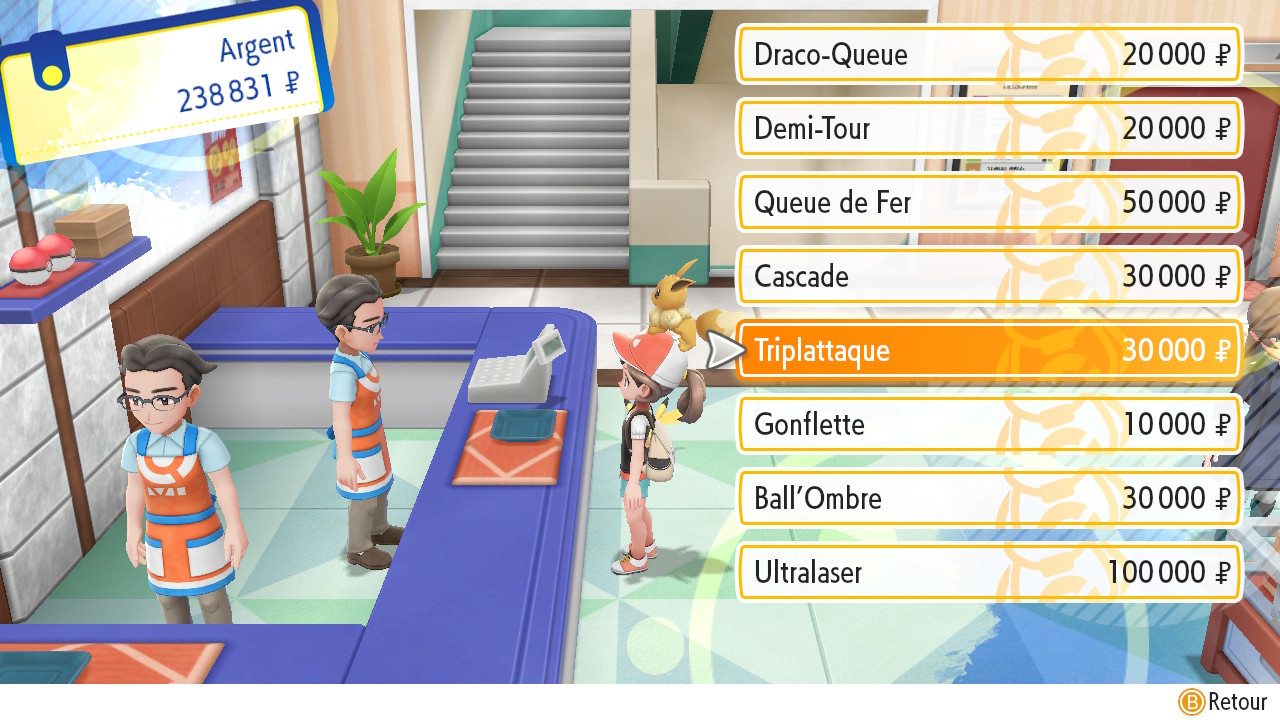The height and width of the screenshot is (720, 1280).
Task: Choose Gonflette from the shop menu
Action: click(988, 424)
